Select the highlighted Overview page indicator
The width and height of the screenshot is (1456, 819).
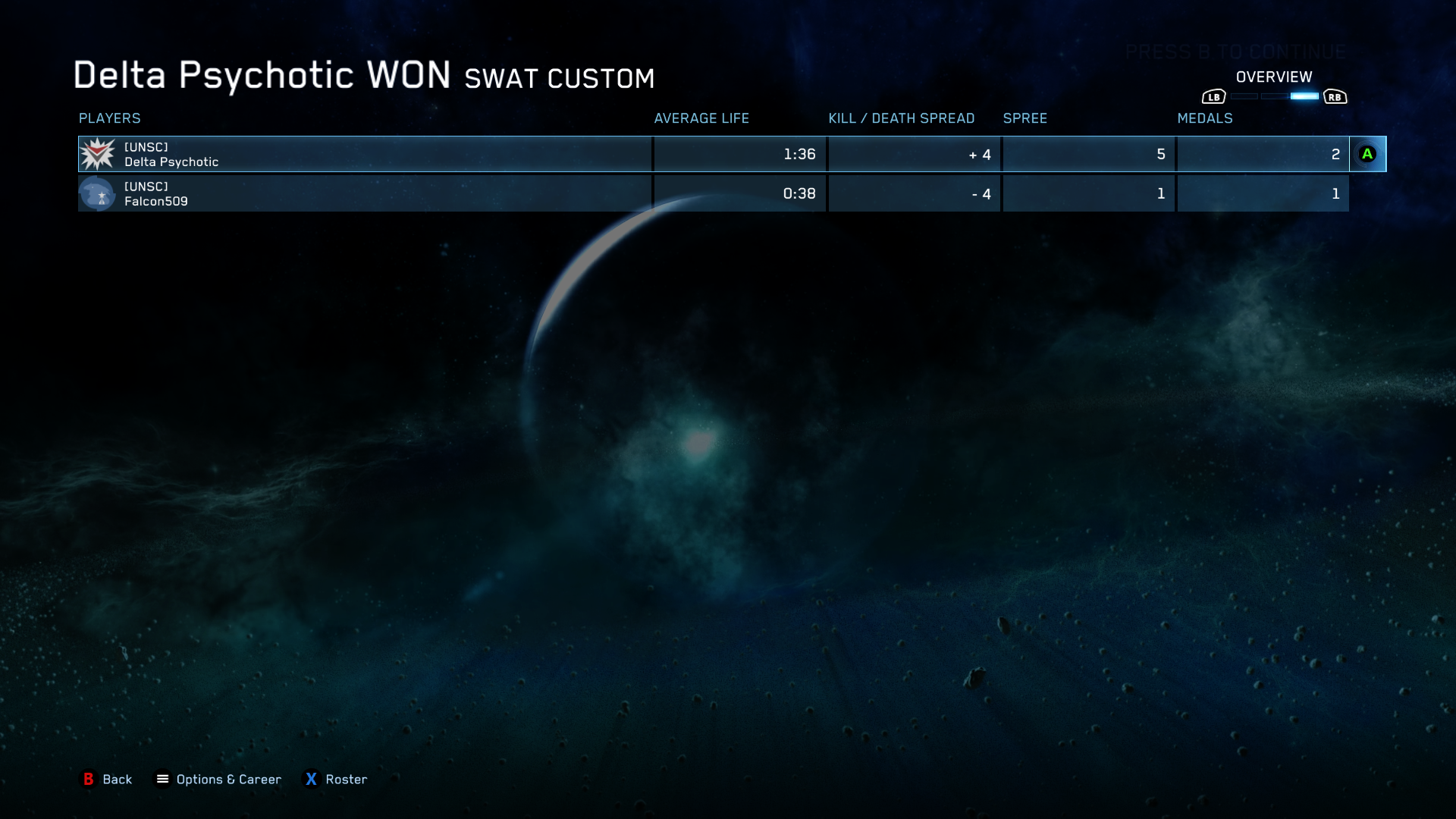(x=1304, y=97)
